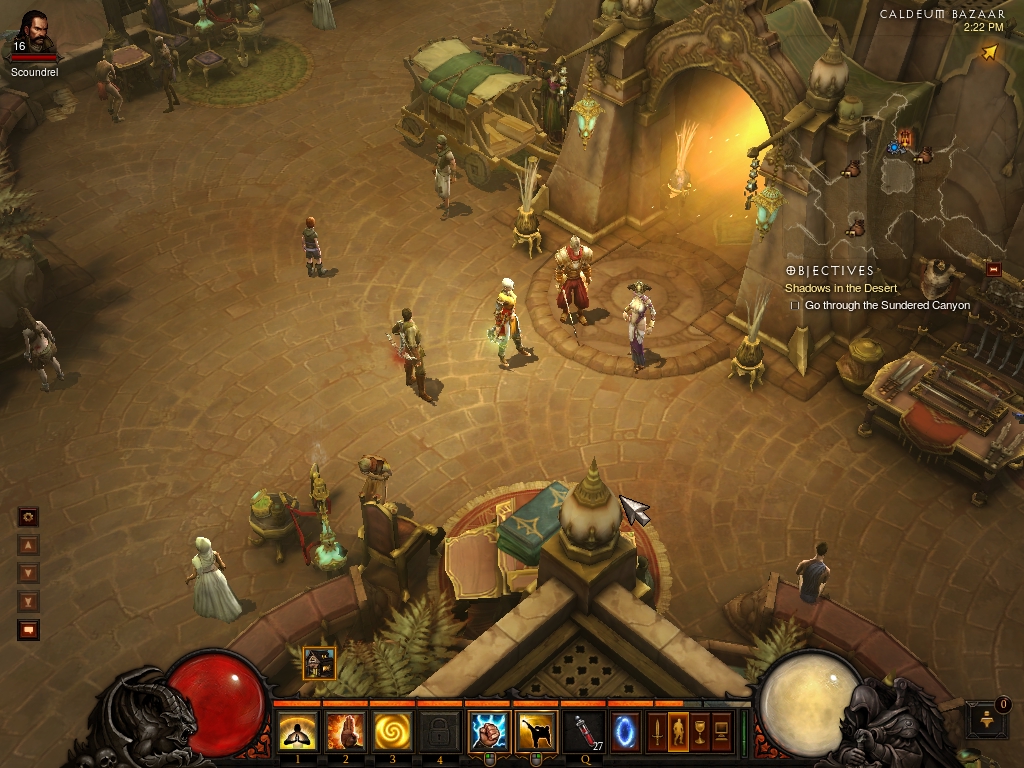This screenshot has width=1024, height=768.
Task: Activate the meditating monk skill
Action: point(297,733)
